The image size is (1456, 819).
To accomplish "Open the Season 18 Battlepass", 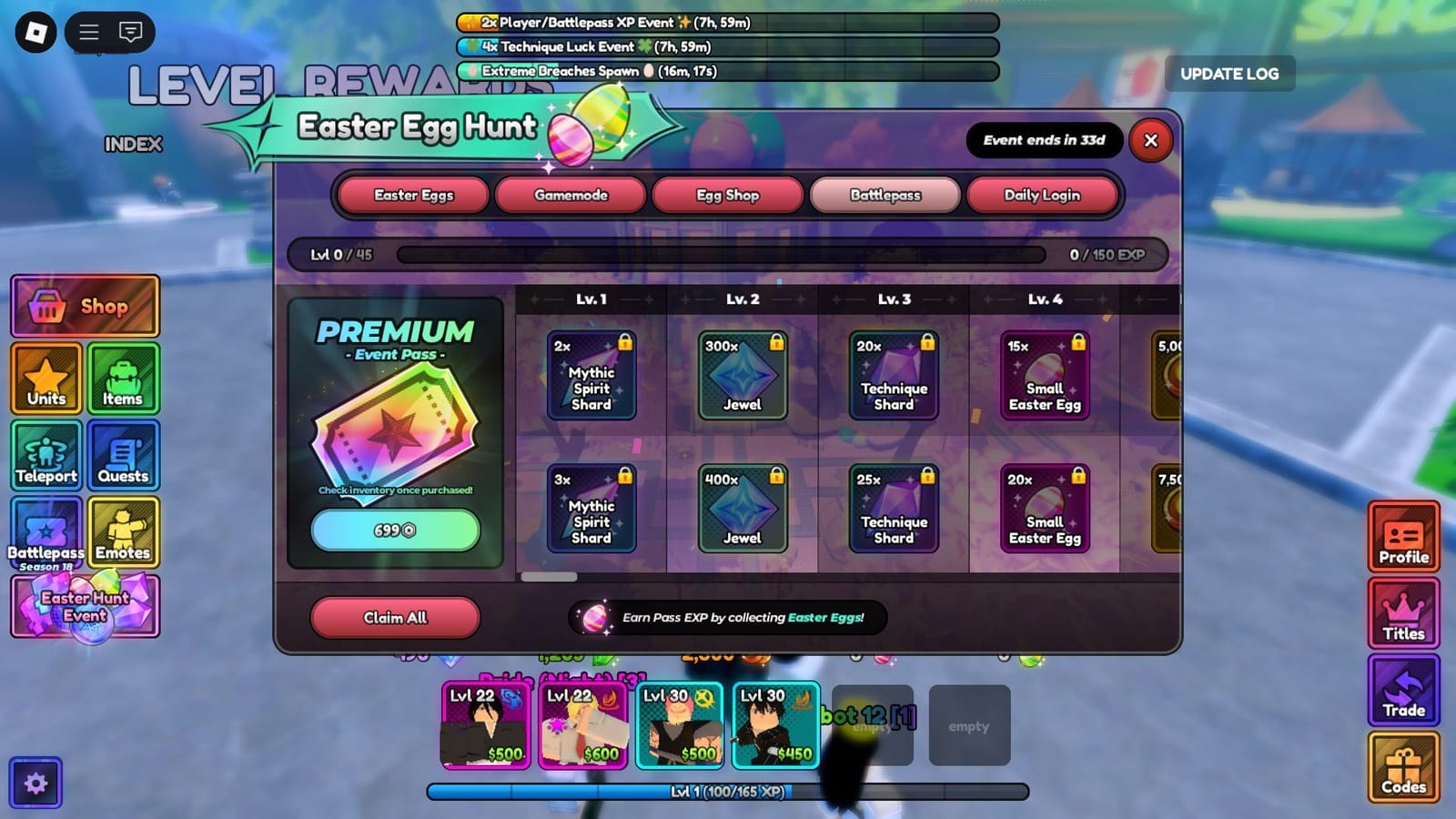I will (x=45, y=534).
